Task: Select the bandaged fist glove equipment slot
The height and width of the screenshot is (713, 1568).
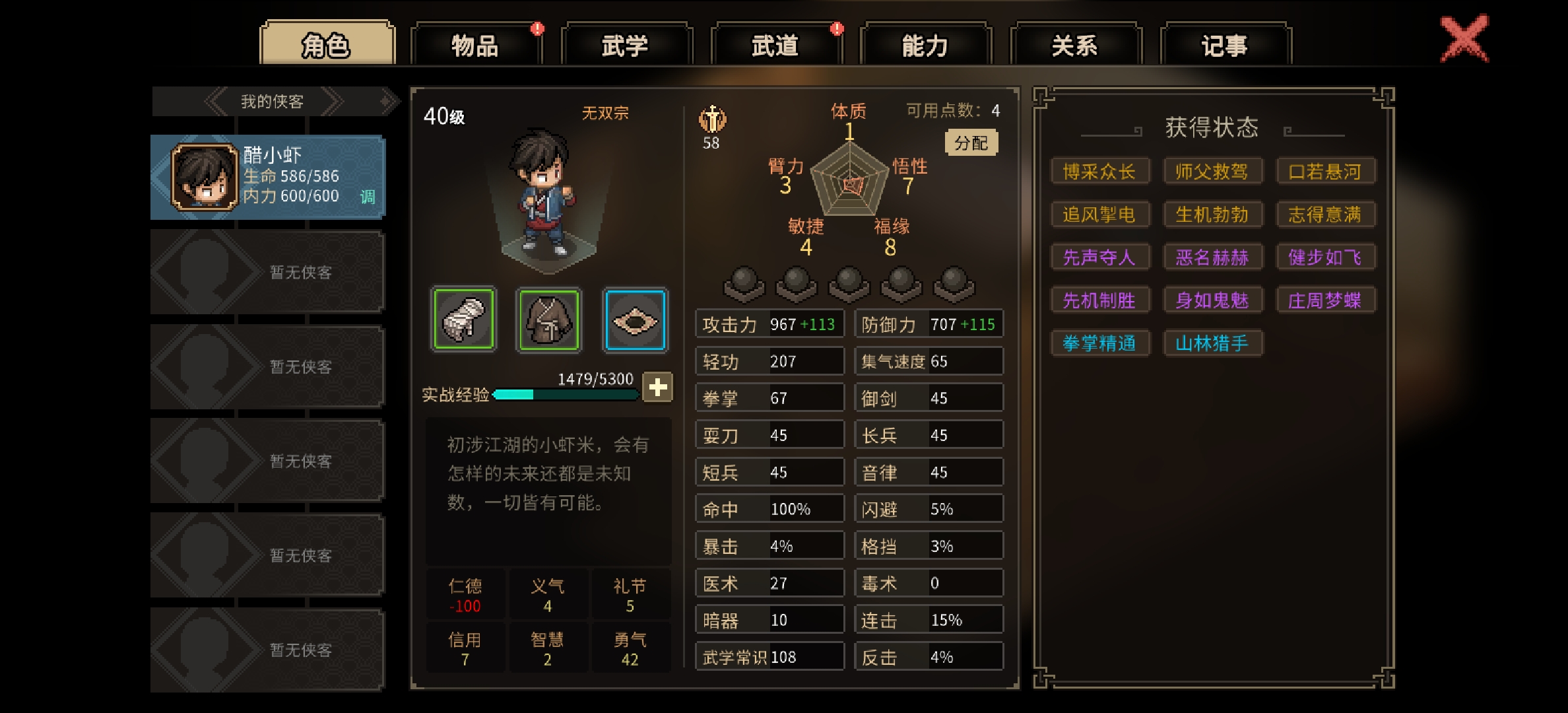Action: pyautogui.click(x=463, y=320)
